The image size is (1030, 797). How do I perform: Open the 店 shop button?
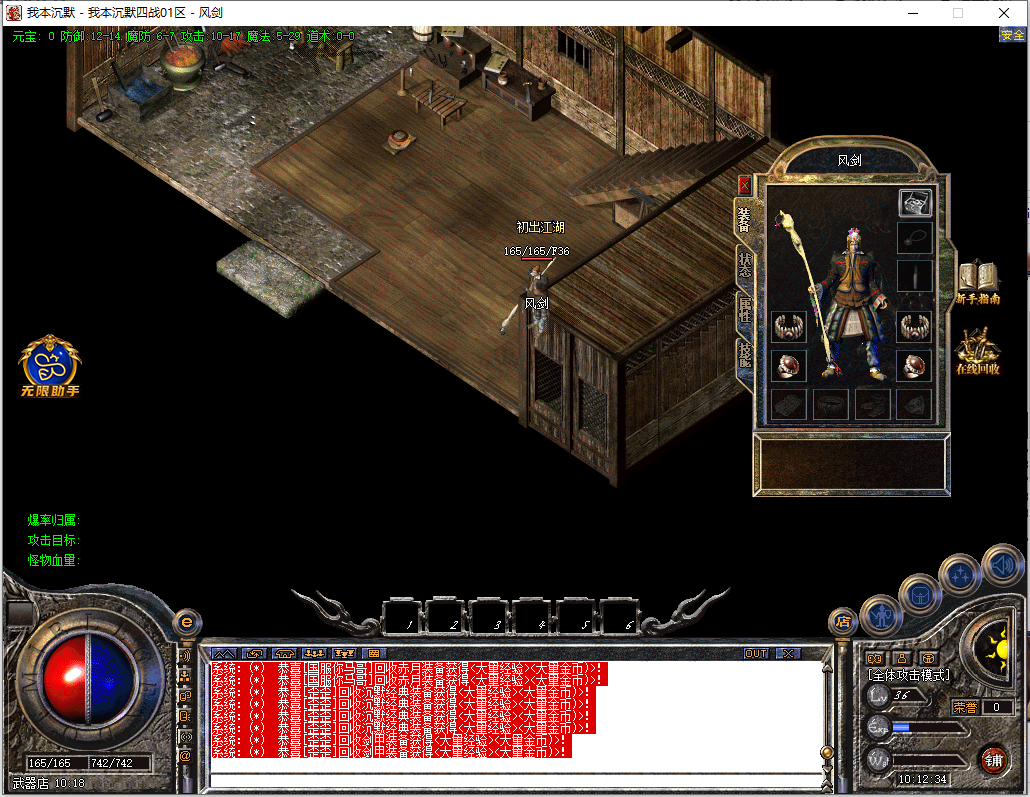click(x=842, y=621)
